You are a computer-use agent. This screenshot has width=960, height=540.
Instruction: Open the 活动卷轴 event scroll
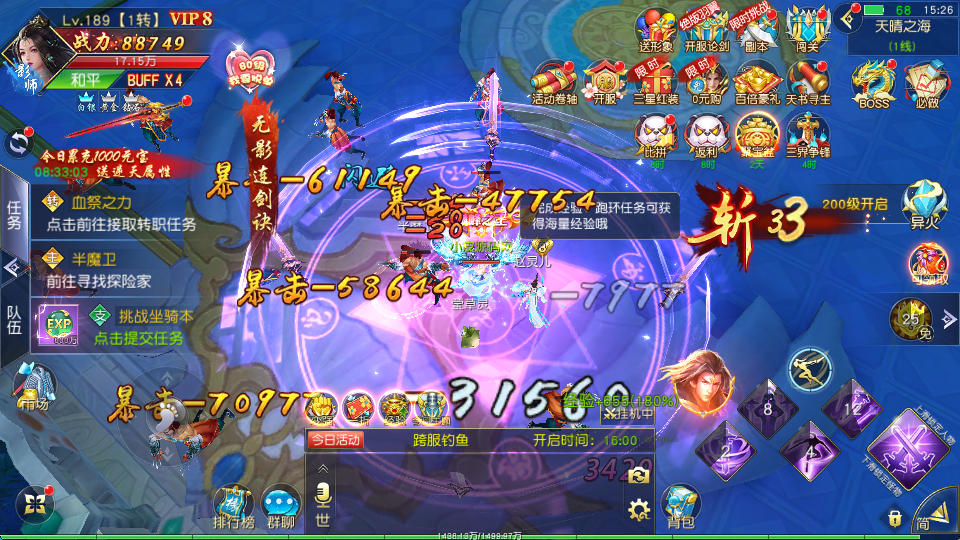(555, 82)
